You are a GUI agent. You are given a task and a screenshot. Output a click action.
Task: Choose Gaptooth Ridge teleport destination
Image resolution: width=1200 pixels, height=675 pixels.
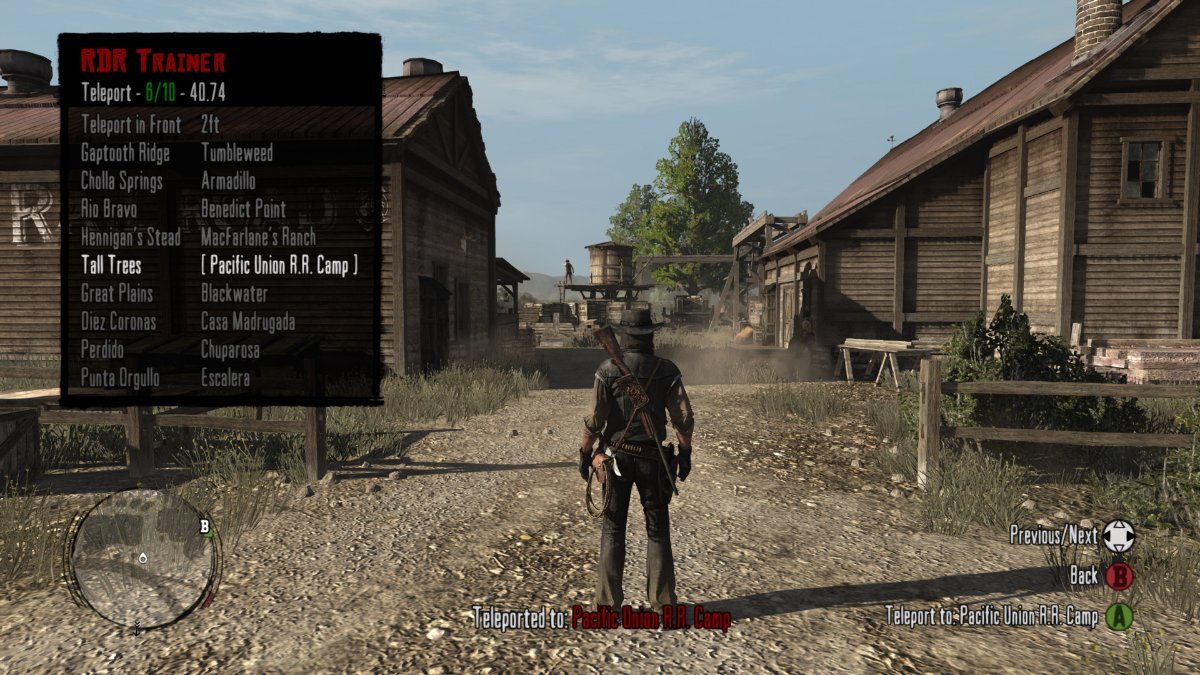coord(125,153)
